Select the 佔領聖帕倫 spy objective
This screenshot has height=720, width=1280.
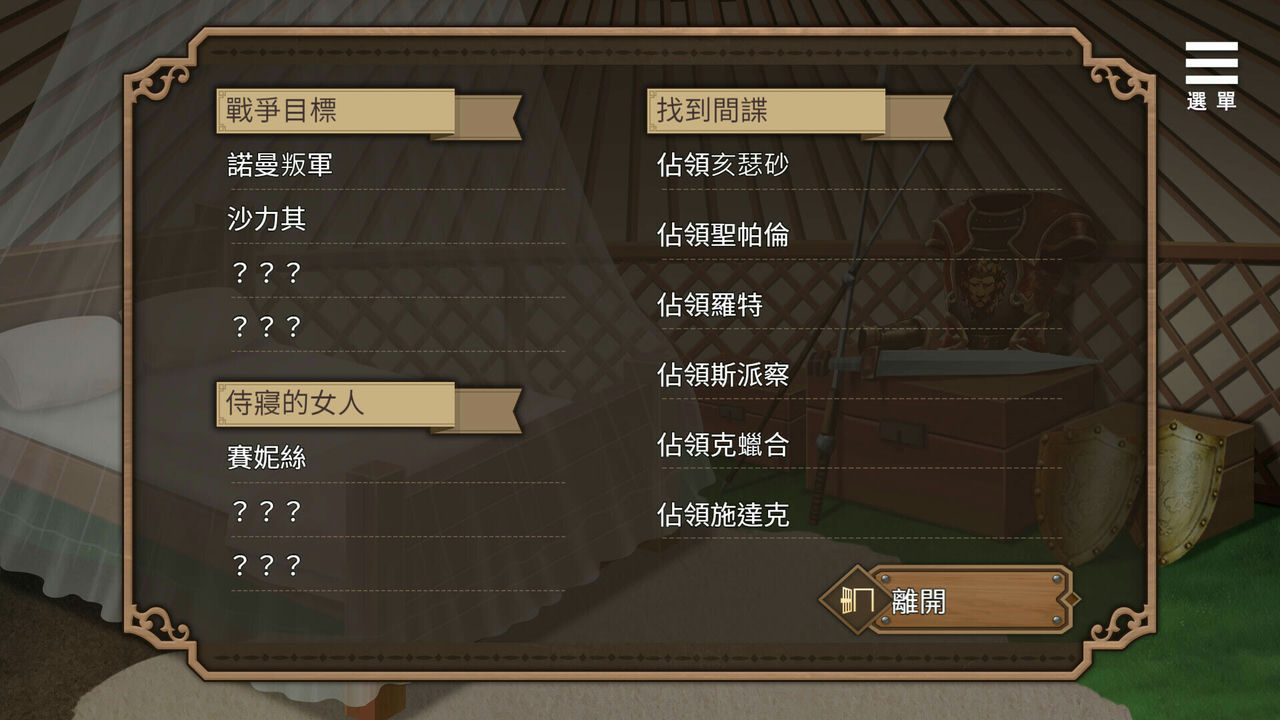point(723,235)
